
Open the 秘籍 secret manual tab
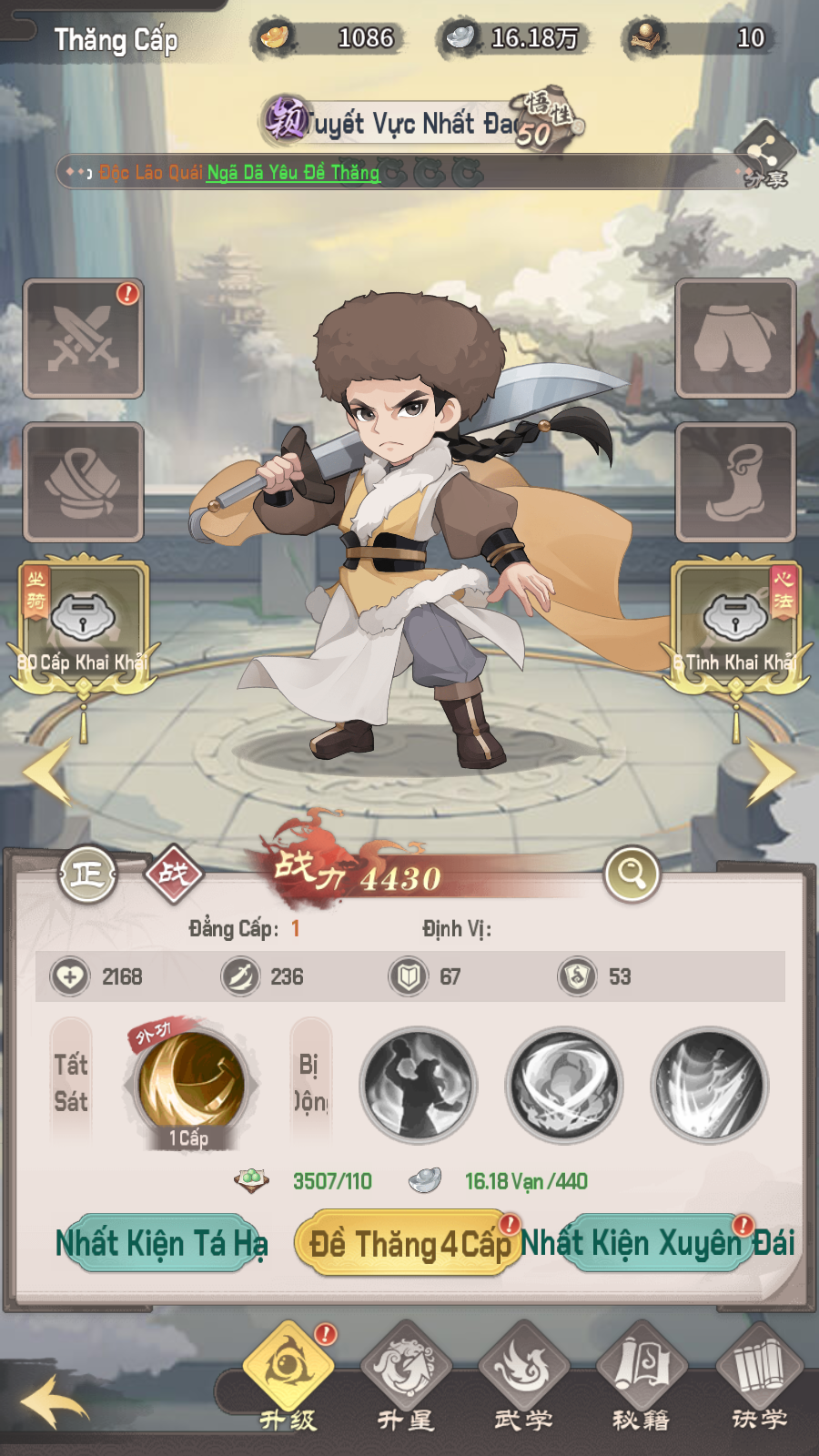click(642, 1374)
